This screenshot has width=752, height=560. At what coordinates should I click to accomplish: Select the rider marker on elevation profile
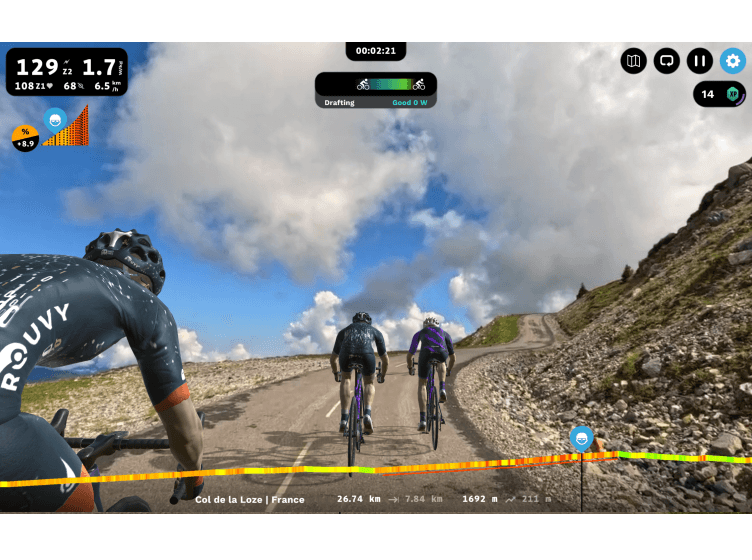coord(581,437)
